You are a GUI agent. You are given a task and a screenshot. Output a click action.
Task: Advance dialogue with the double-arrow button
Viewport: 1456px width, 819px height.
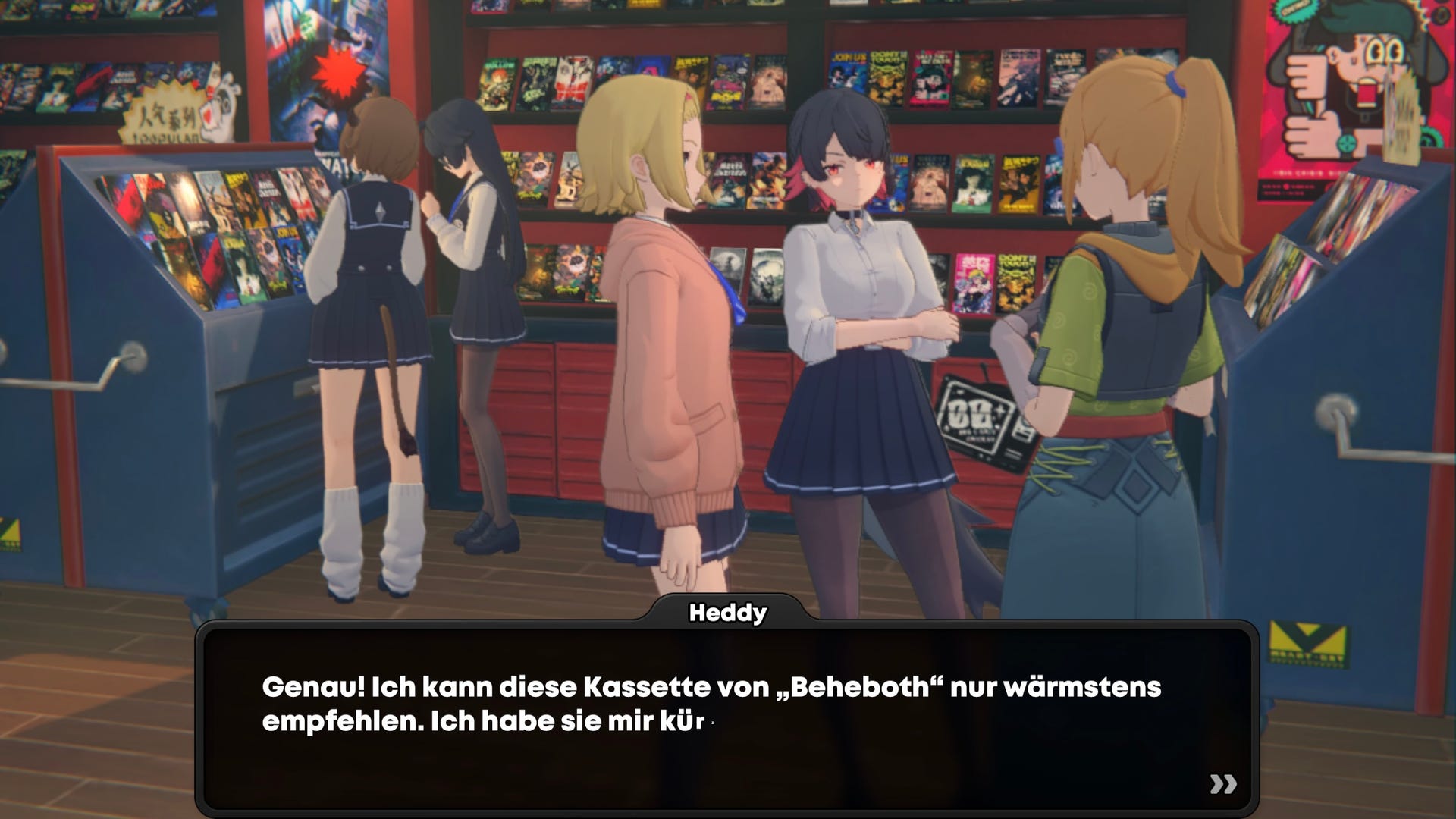point(1222,784)
